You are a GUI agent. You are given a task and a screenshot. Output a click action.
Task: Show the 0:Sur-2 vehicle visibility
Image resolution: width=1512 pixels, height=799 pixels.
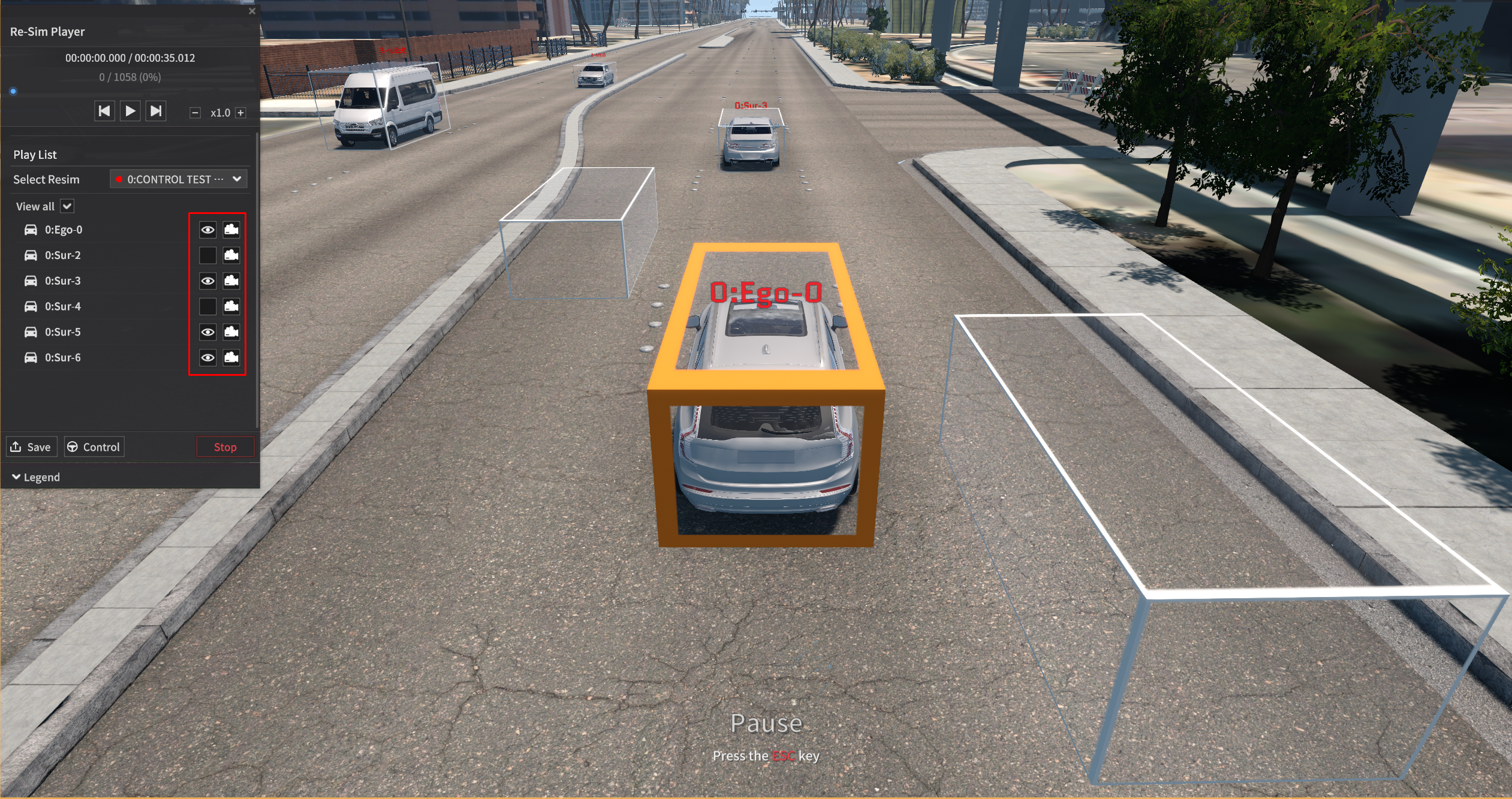coord(207,255)
